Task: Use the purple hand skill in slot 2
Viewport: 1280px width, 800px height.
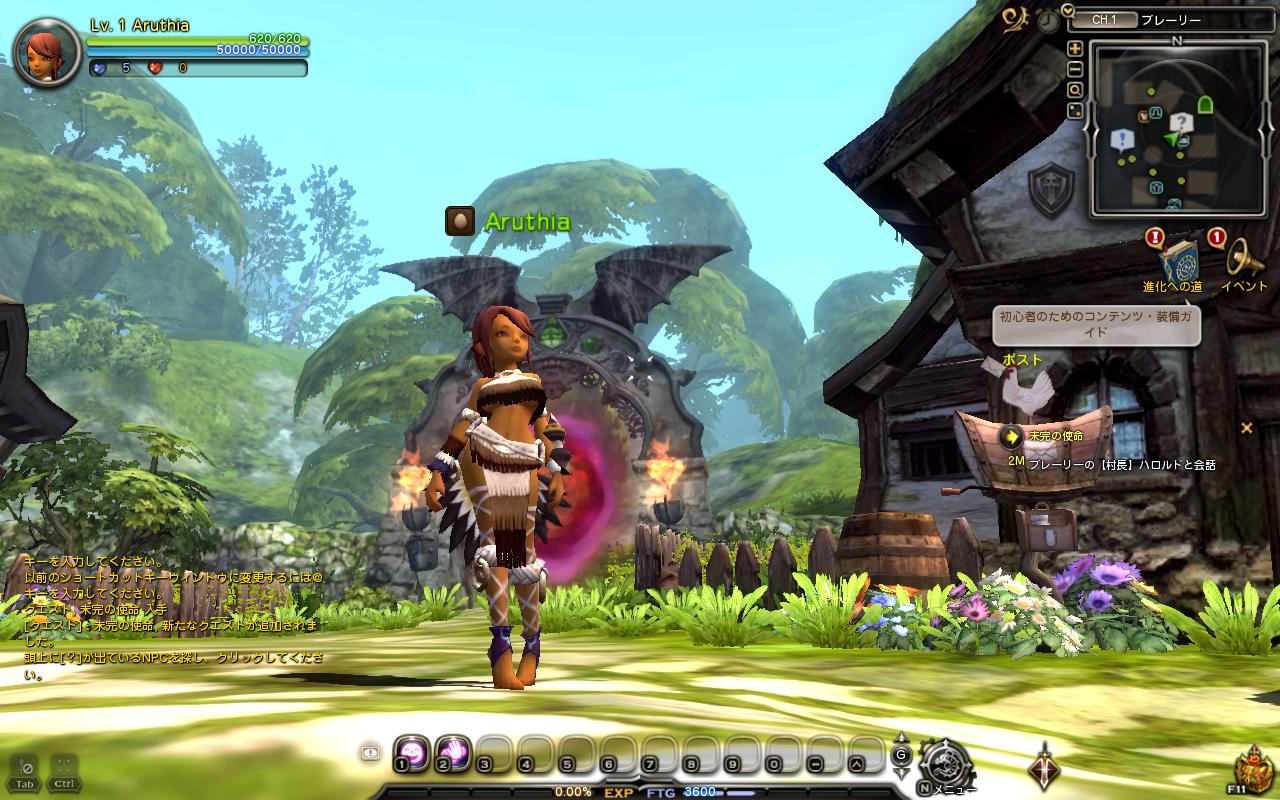Action: pos(452,751)
